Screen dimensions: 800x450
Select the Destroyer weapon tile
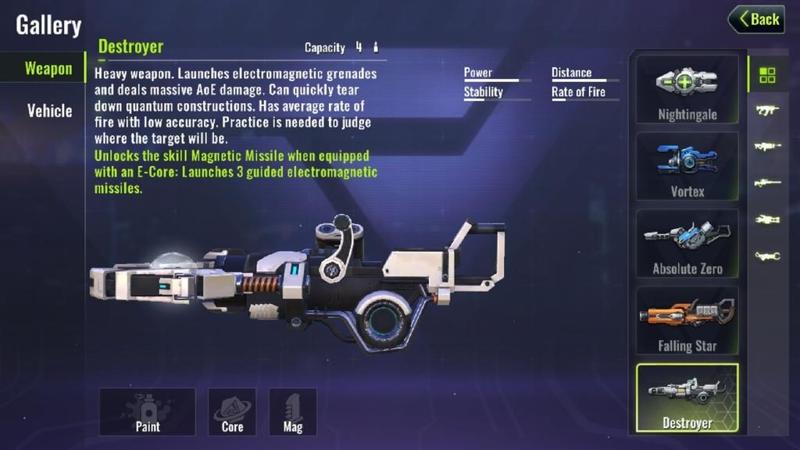coord(687,398)
